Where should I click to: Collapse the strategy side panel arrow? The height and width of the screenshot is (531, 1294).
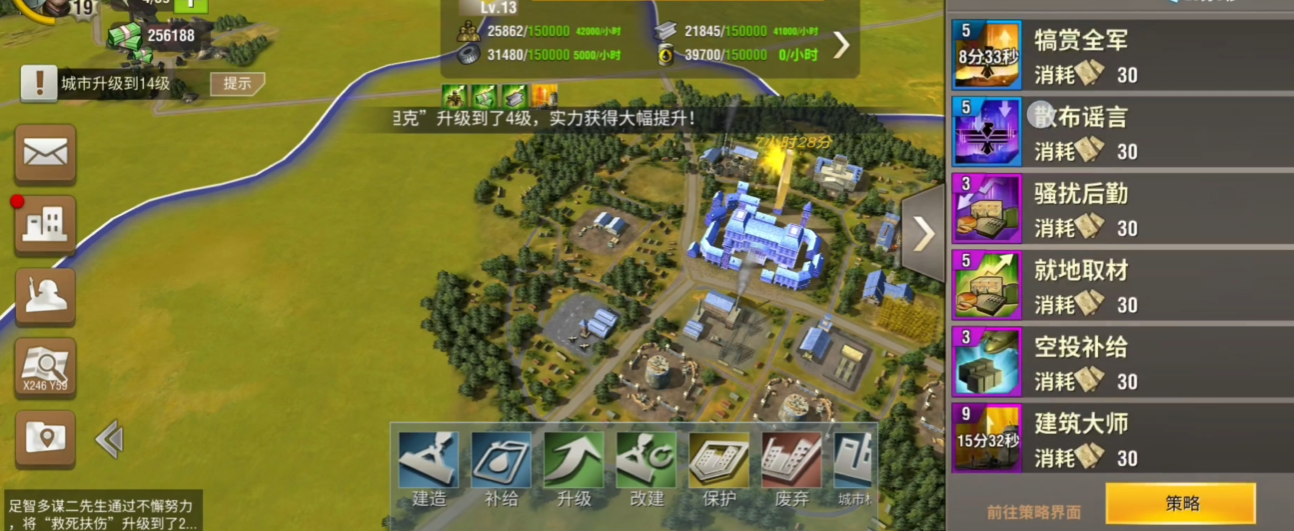[923, 233]
